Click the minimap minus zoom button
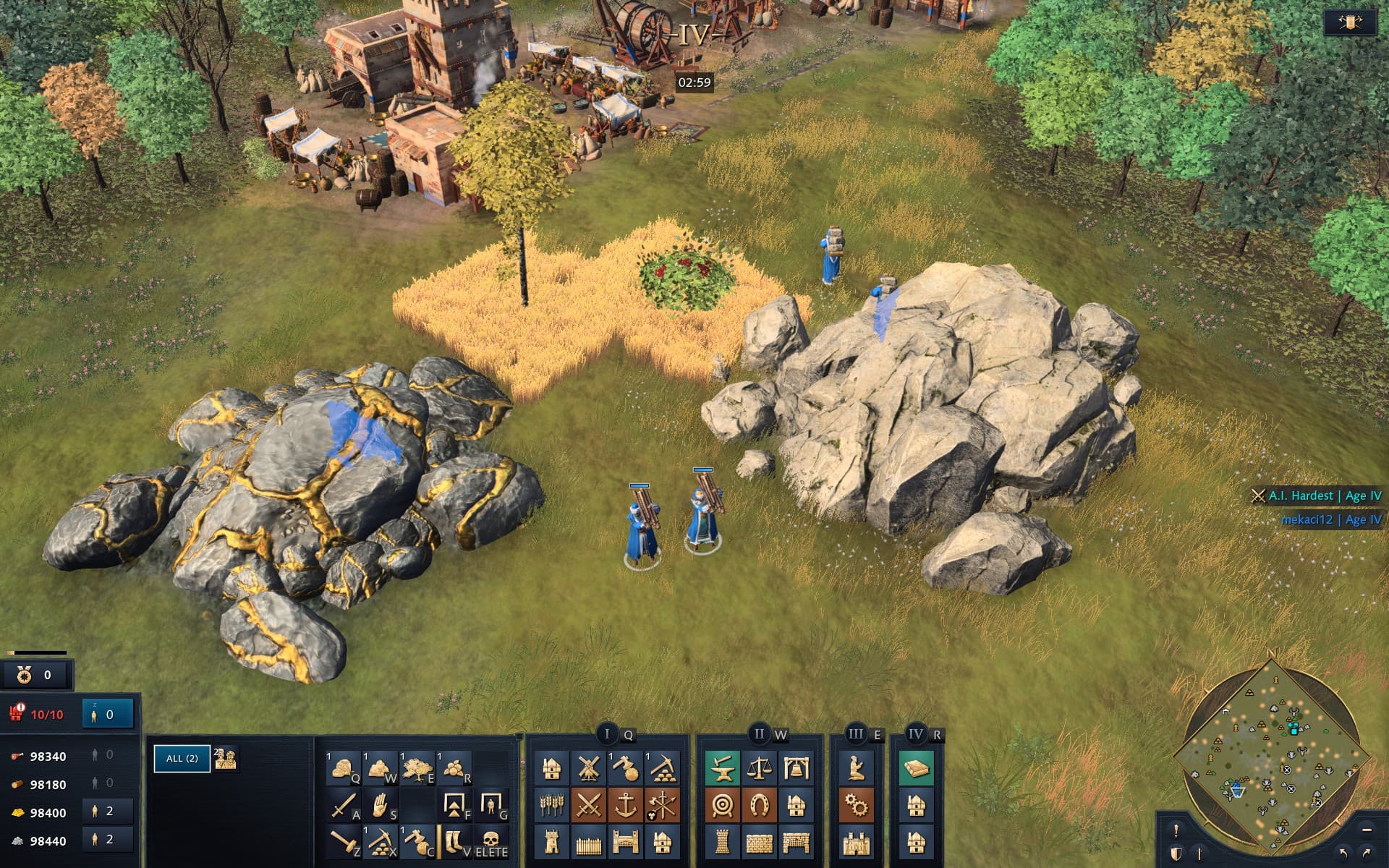Image resolution: width=1389 pixels, height=868 pixels. point(1367,830)
